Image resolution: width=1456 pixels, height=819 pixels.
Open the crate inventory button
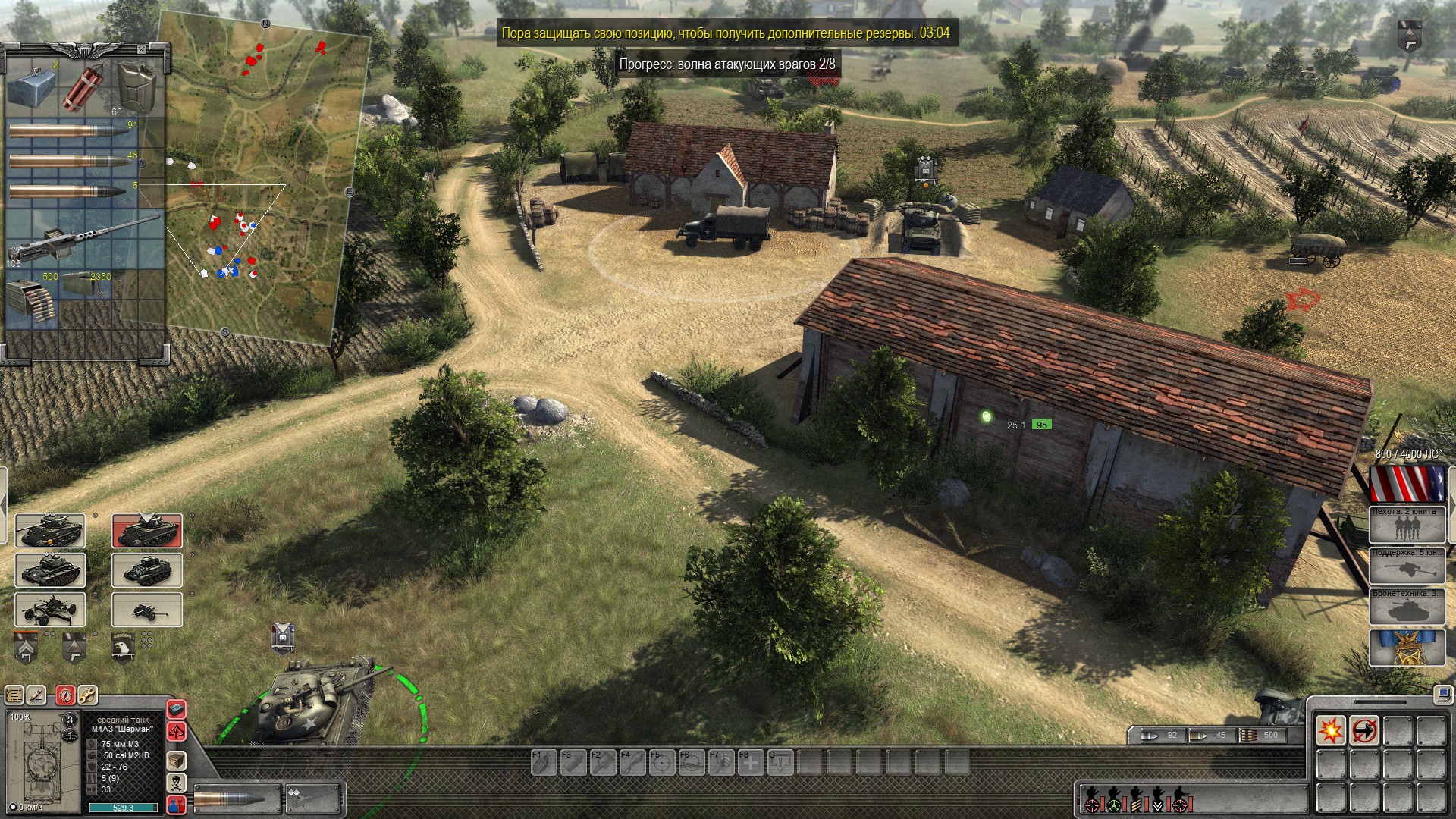176,760
